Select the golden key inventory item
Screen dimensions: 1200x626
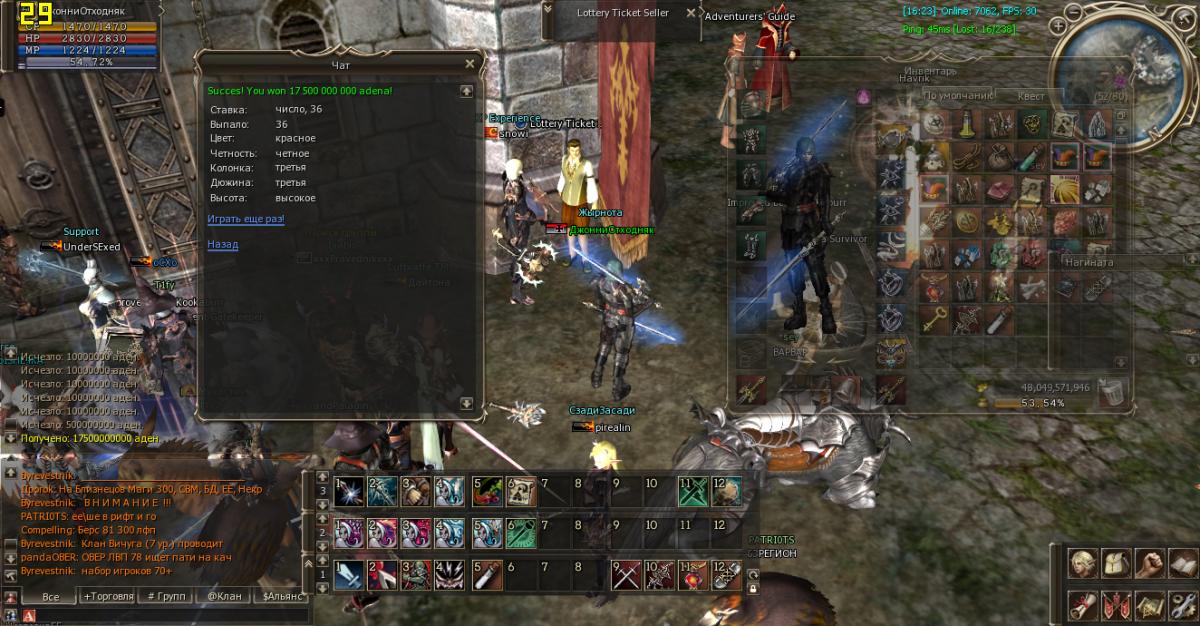933,319
